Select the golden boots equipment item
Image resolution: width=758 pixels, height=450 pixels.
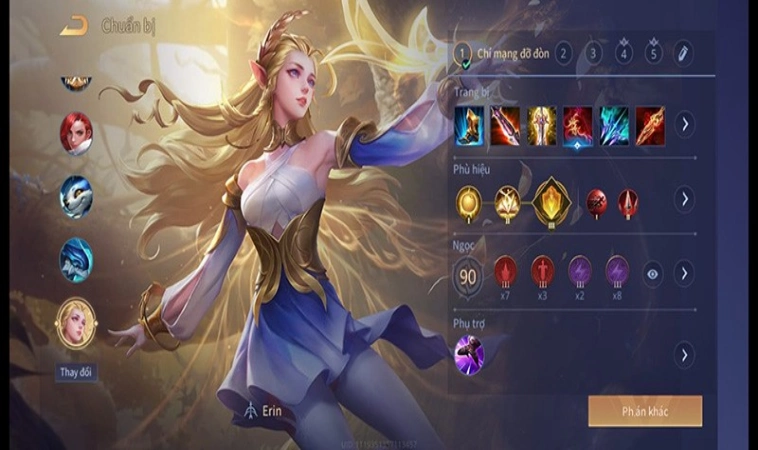point(469,125)
